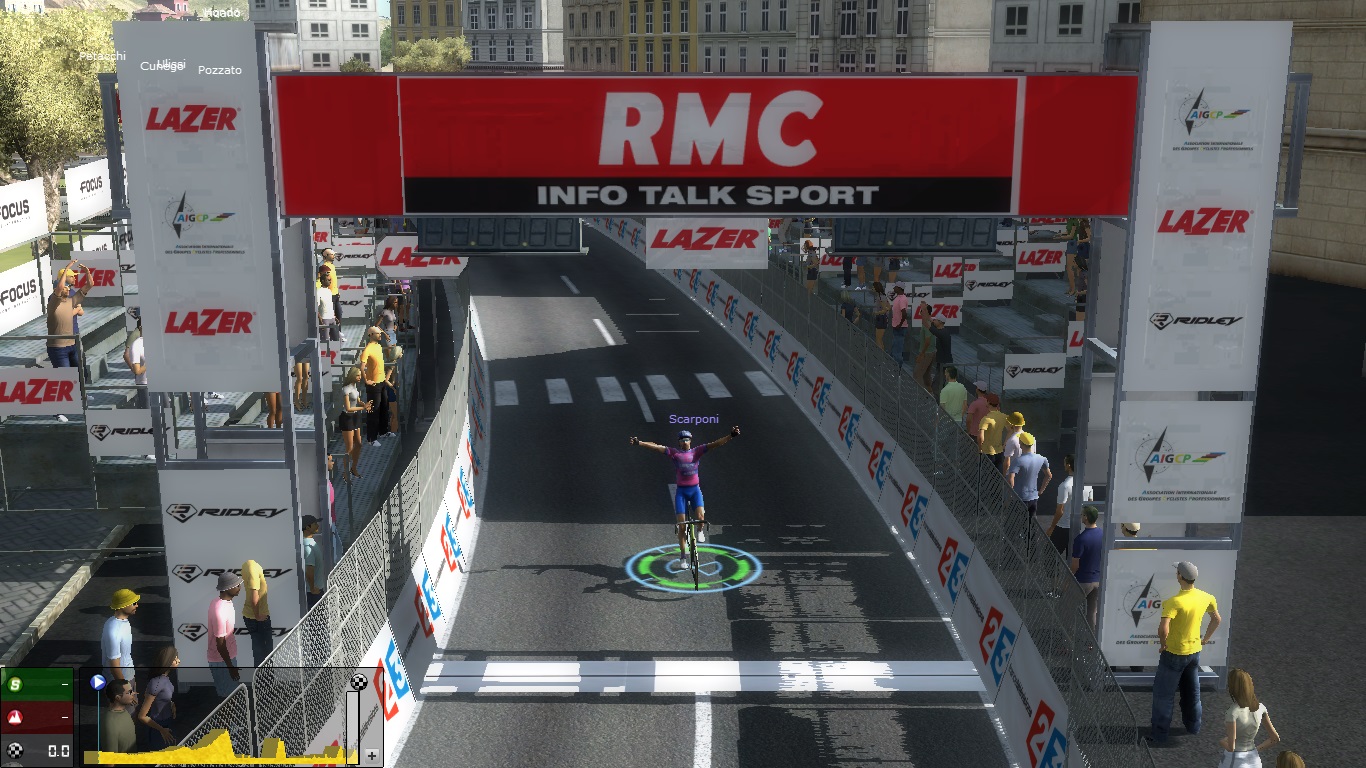
Task: Click the green sprint S icon
Action: [15, 685]
